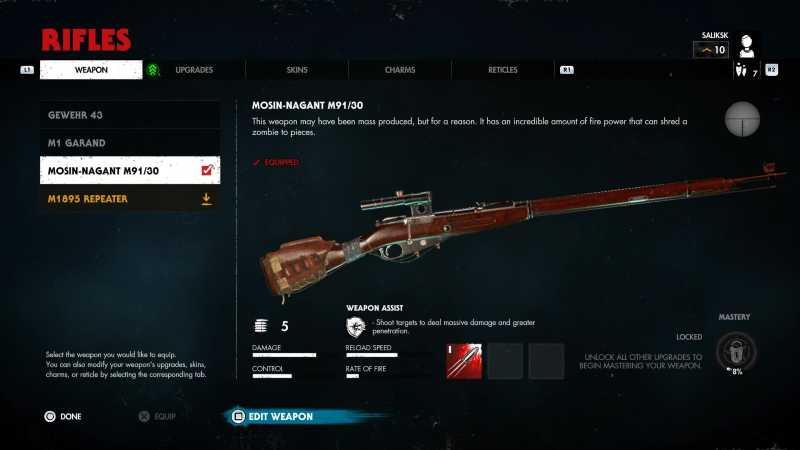
Task: Choose the Gewehr 43 rifle
Action: 130,115
